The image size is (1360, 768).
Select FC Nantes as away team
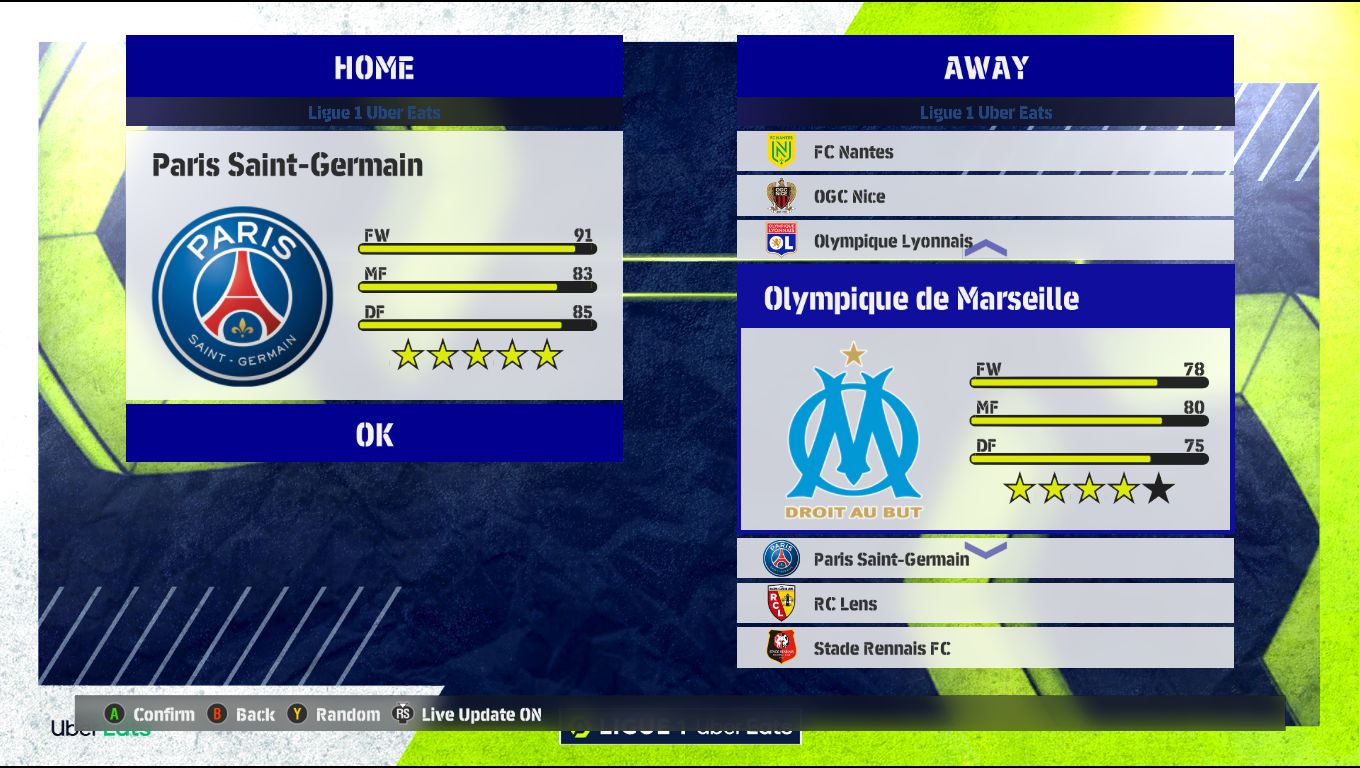click(x=985, y=152)
